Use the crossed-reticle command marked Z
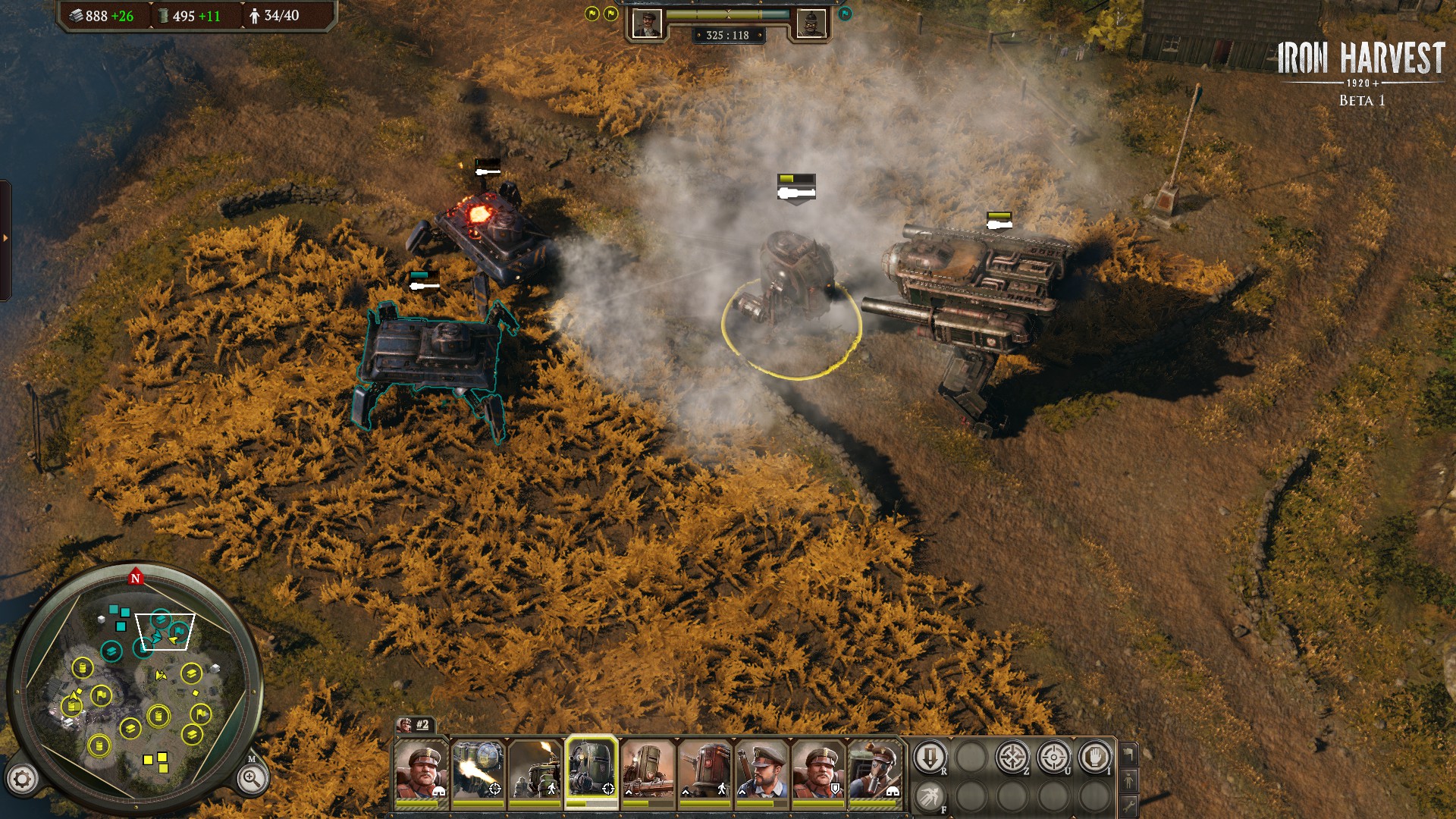This screenshot has width=1456, height=819. (x=1012, y=758)
